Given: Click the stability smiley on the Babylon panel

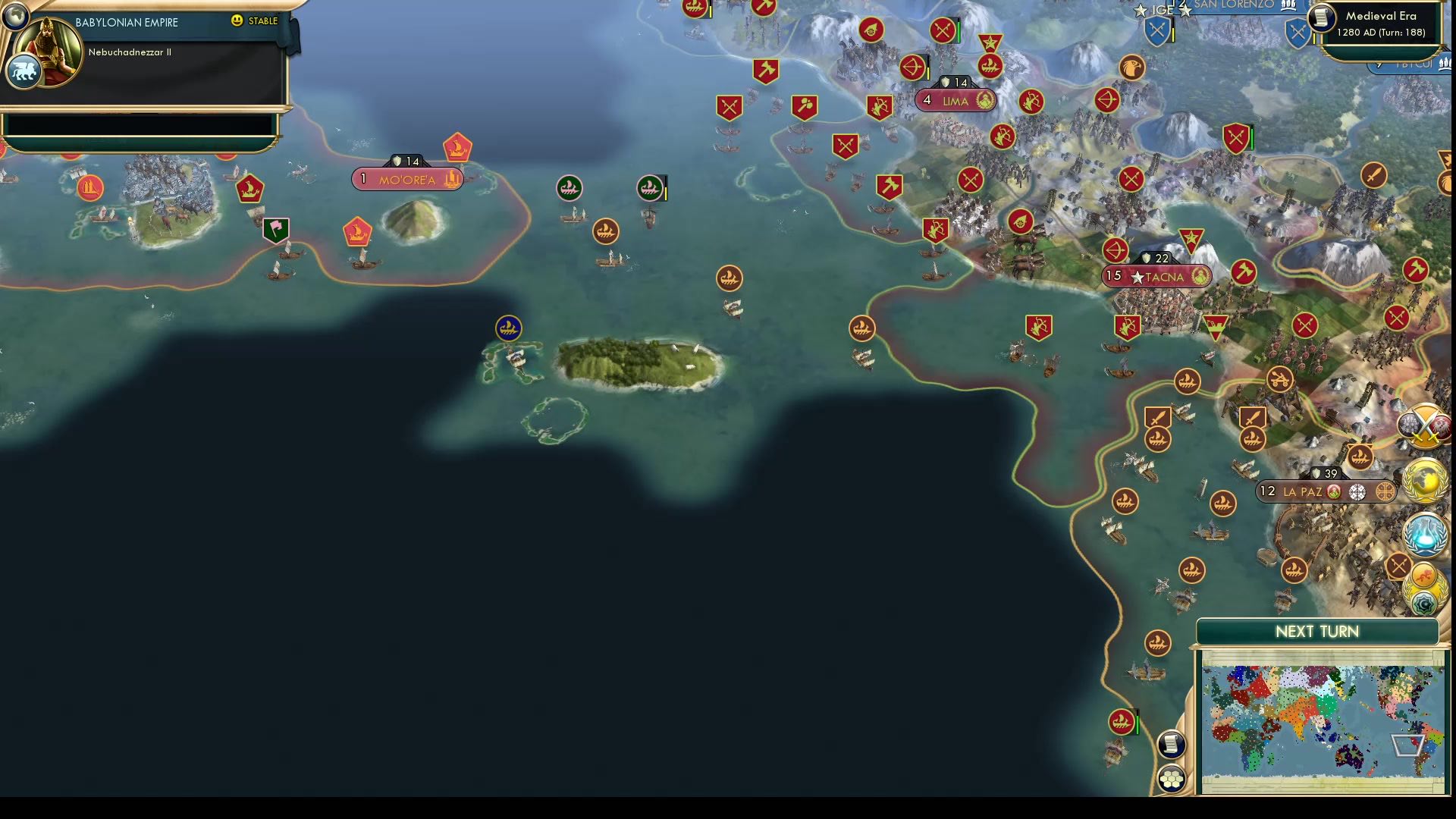Looking at the screenshot, I should point(237,22).
